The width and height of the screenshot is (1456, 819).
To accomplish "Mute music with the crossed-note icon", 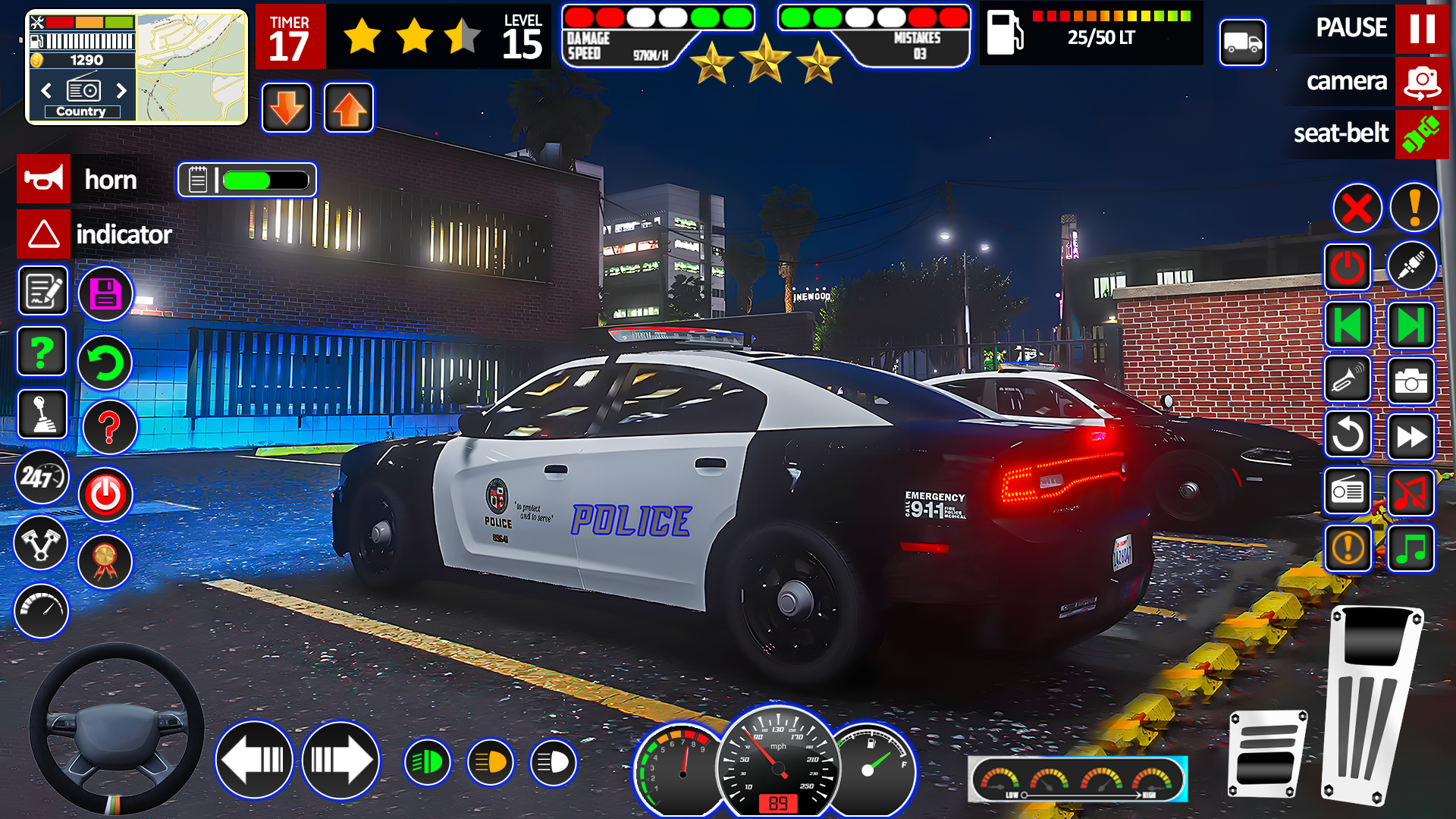I will [1410, 493].
